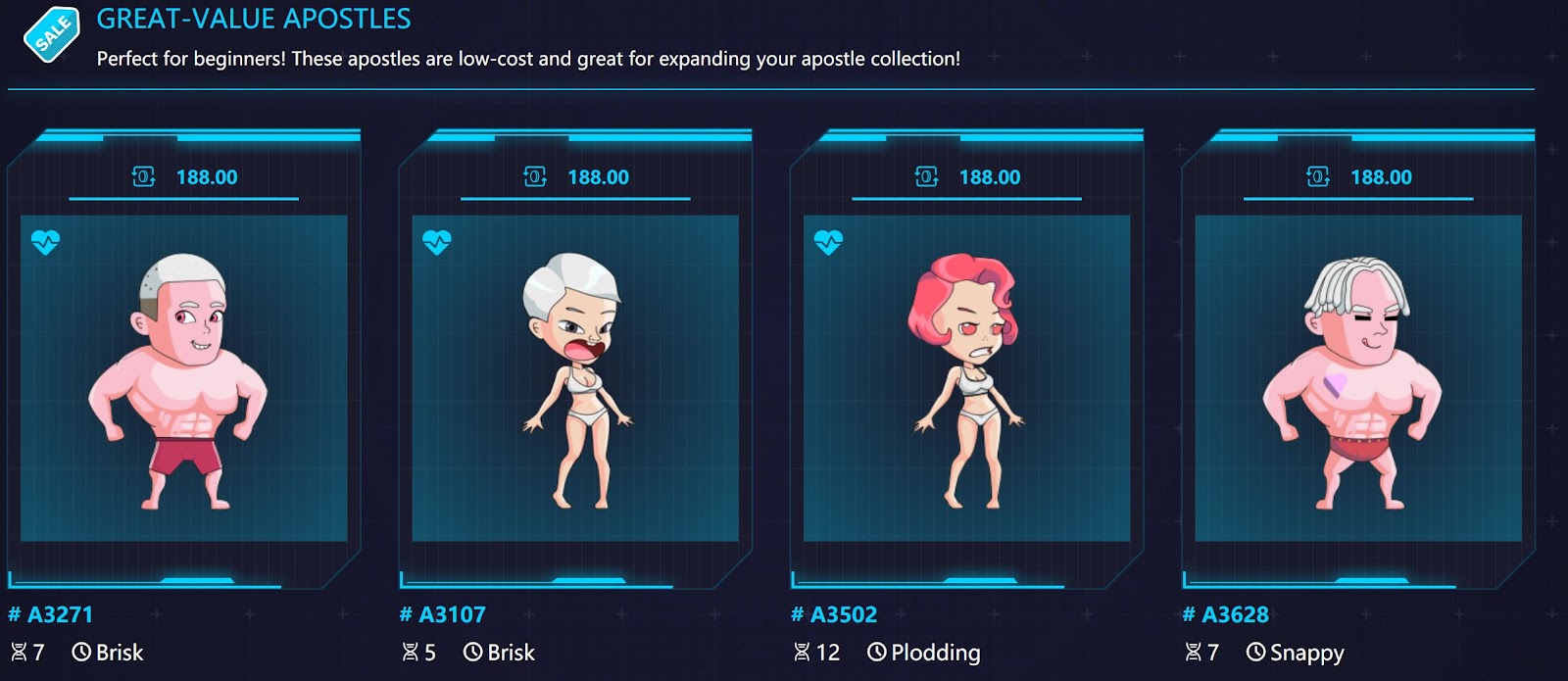
Task: Open the red-haired apostle A3502 card
Action: 966,377
